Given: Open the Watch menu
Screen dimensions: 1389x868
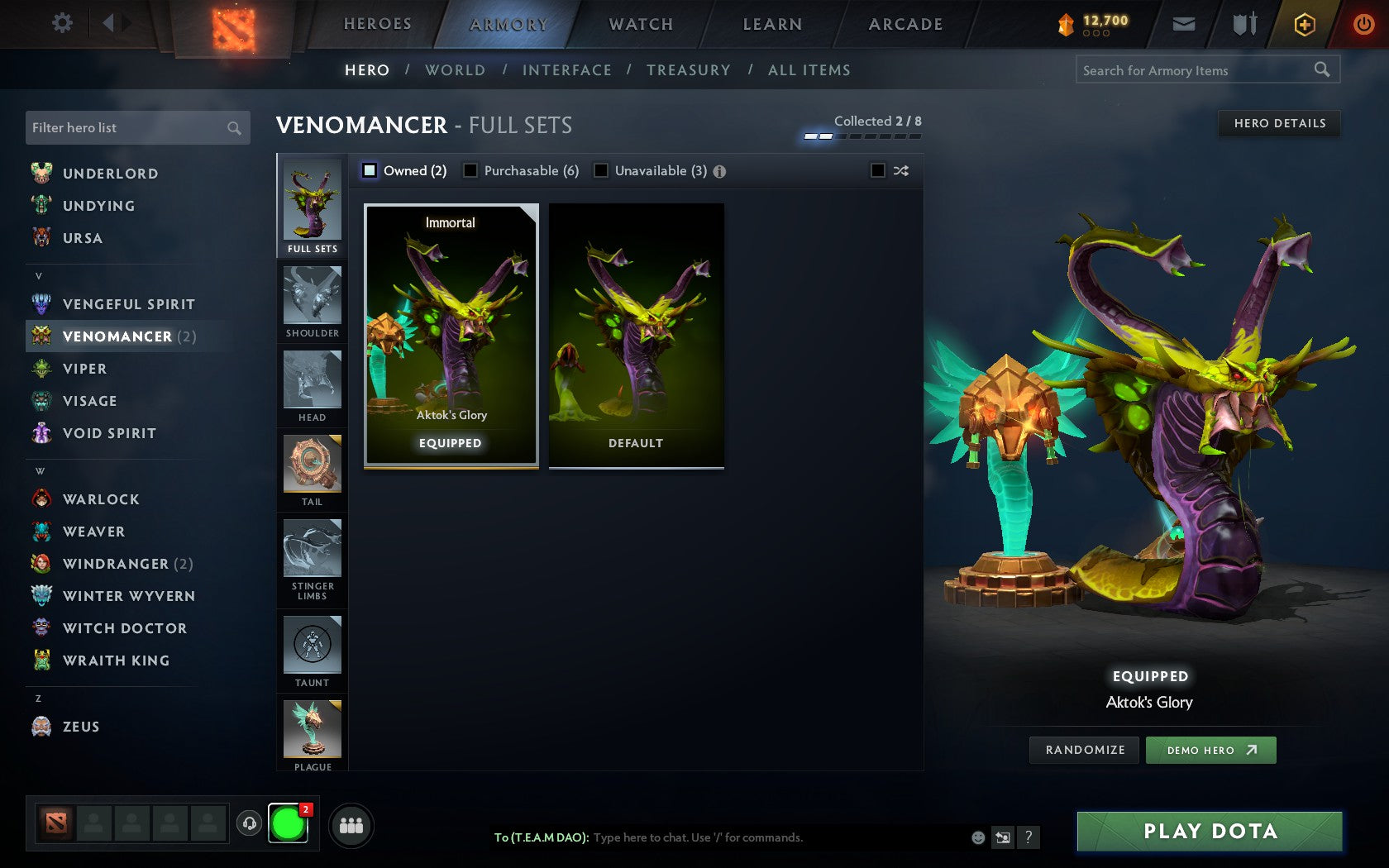Looking at the screenshot, I should pos(640,24).
